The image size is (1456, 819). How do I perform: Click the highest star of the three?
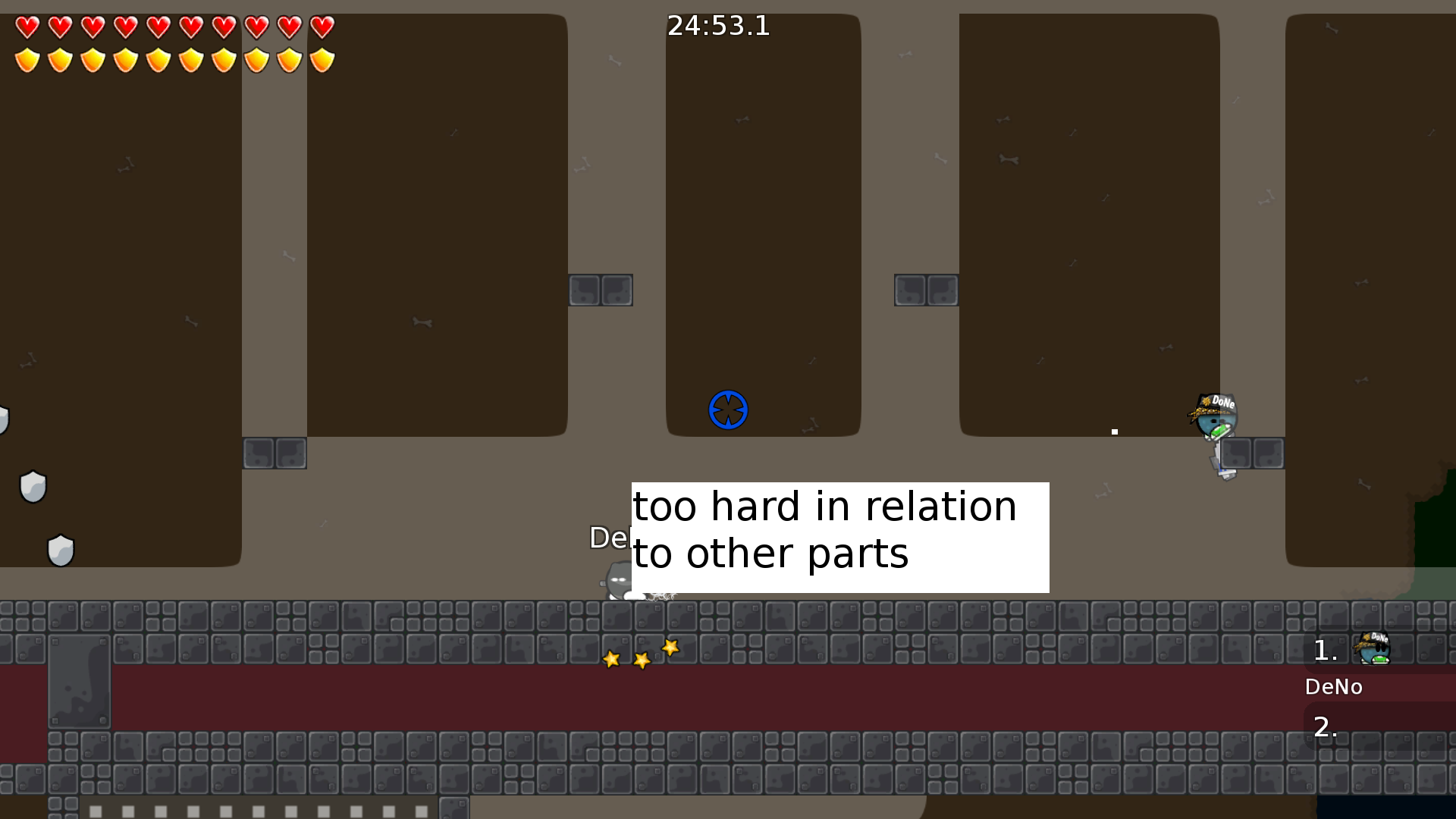pyautogui.click(x=670, y=648)
